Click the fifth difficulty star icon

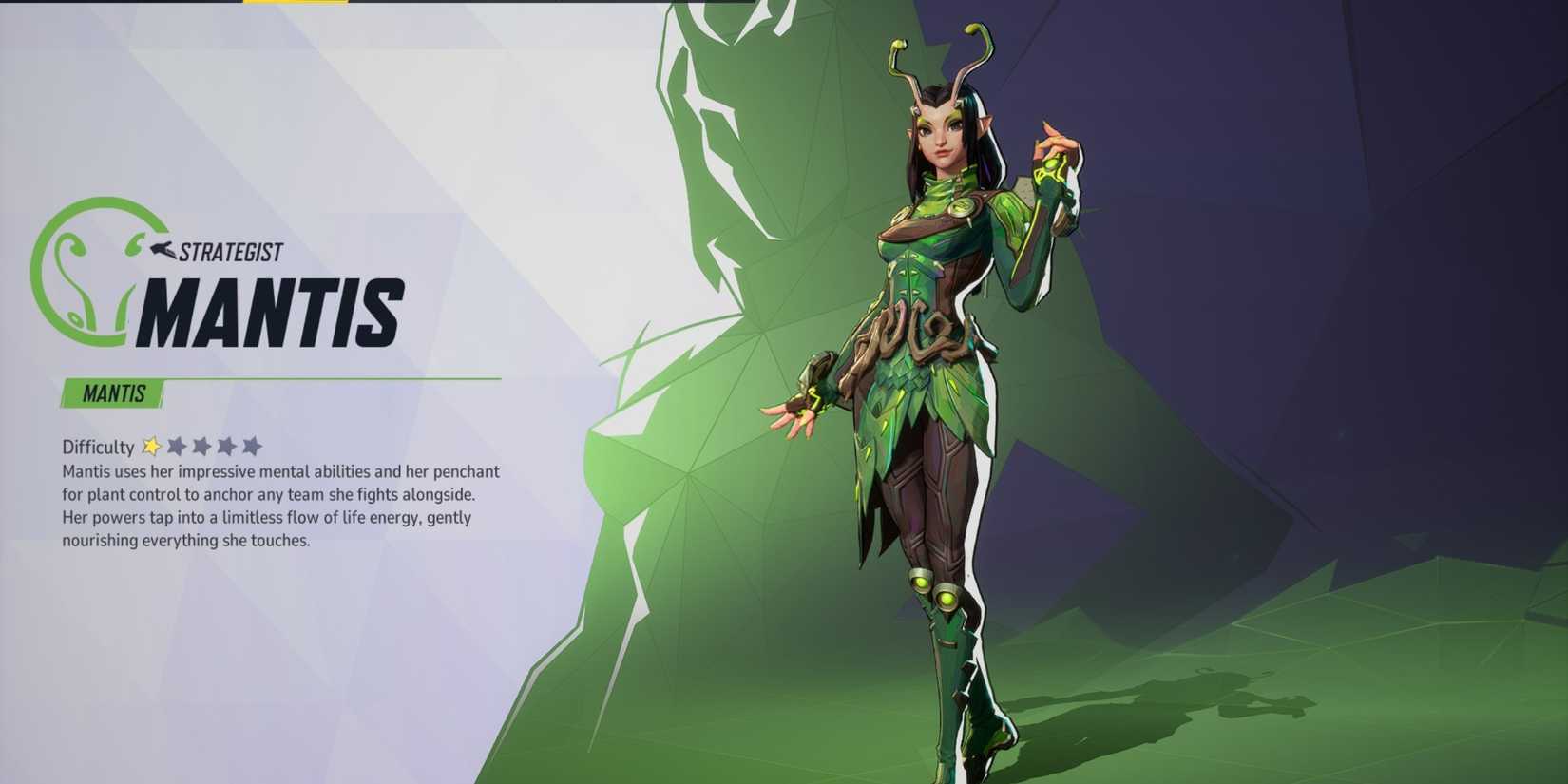tap(253, 445)
